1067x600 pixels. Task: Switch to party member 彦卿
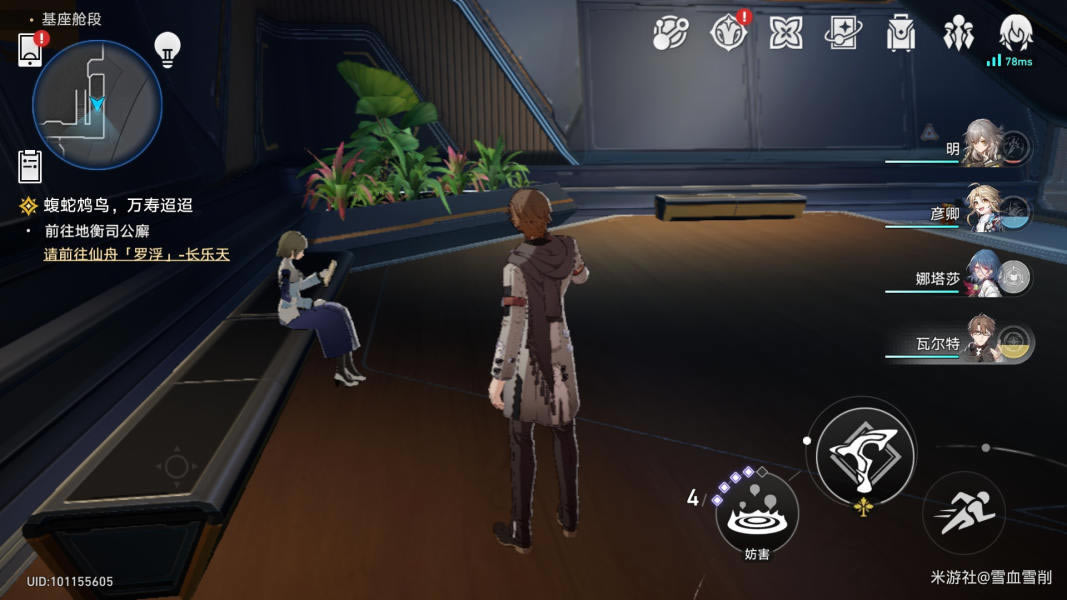click(981, 210)
